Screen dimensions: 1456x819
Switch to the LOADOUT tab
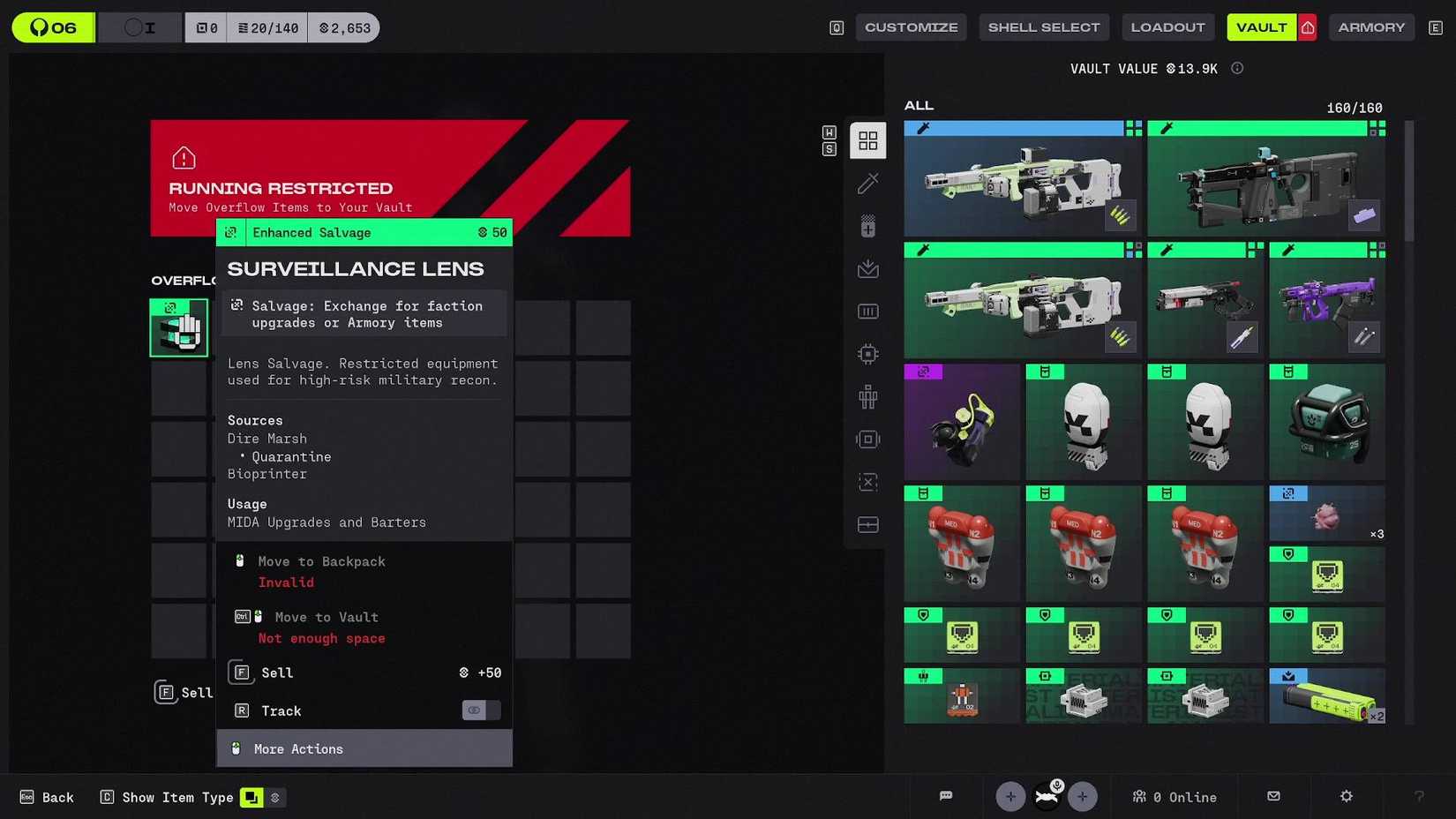pyautogui.click(x=1168, y=26)
